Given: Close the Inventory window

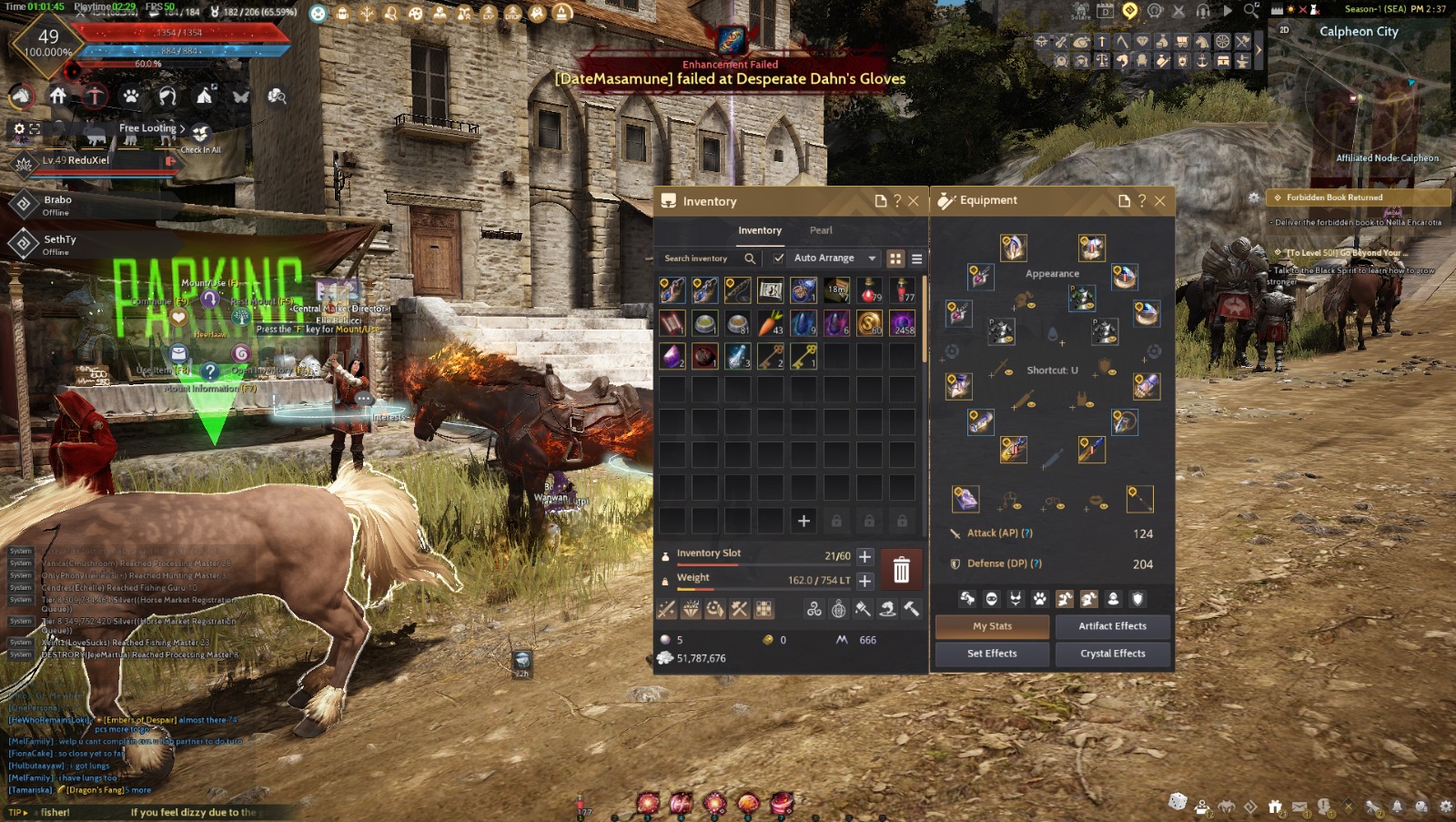Looking at the screenshot, I should [914, 201].
